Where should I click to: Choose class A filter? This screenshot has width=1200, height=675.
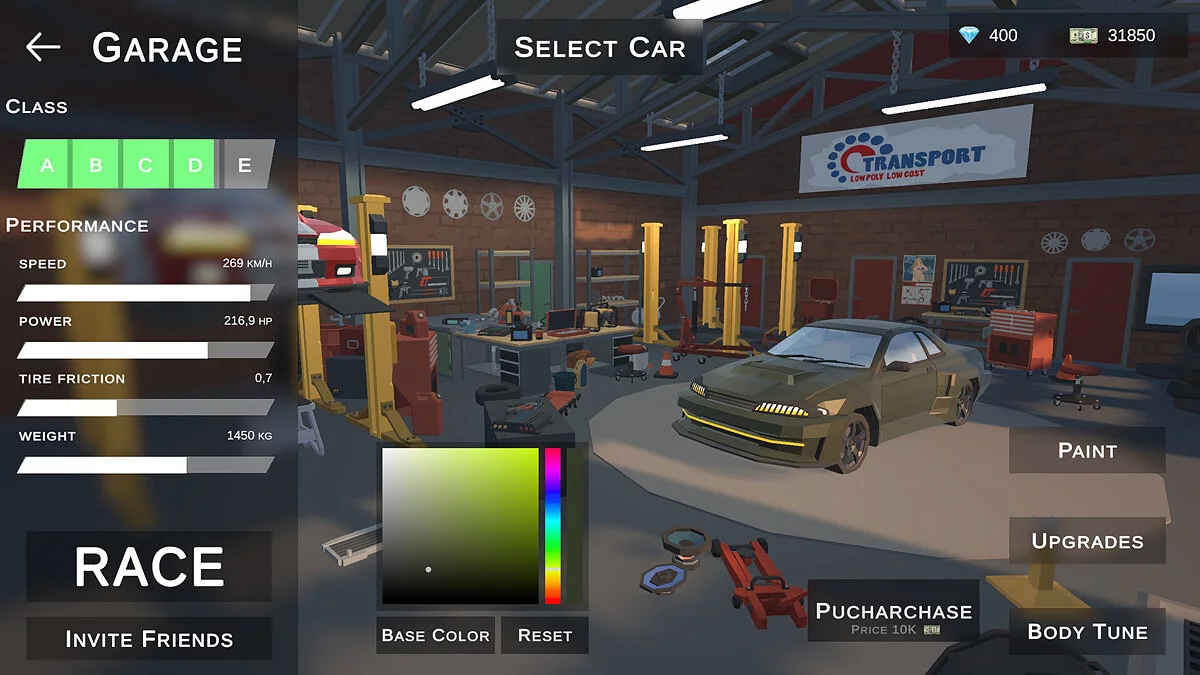pyautogui.click(x=47, y=165)
